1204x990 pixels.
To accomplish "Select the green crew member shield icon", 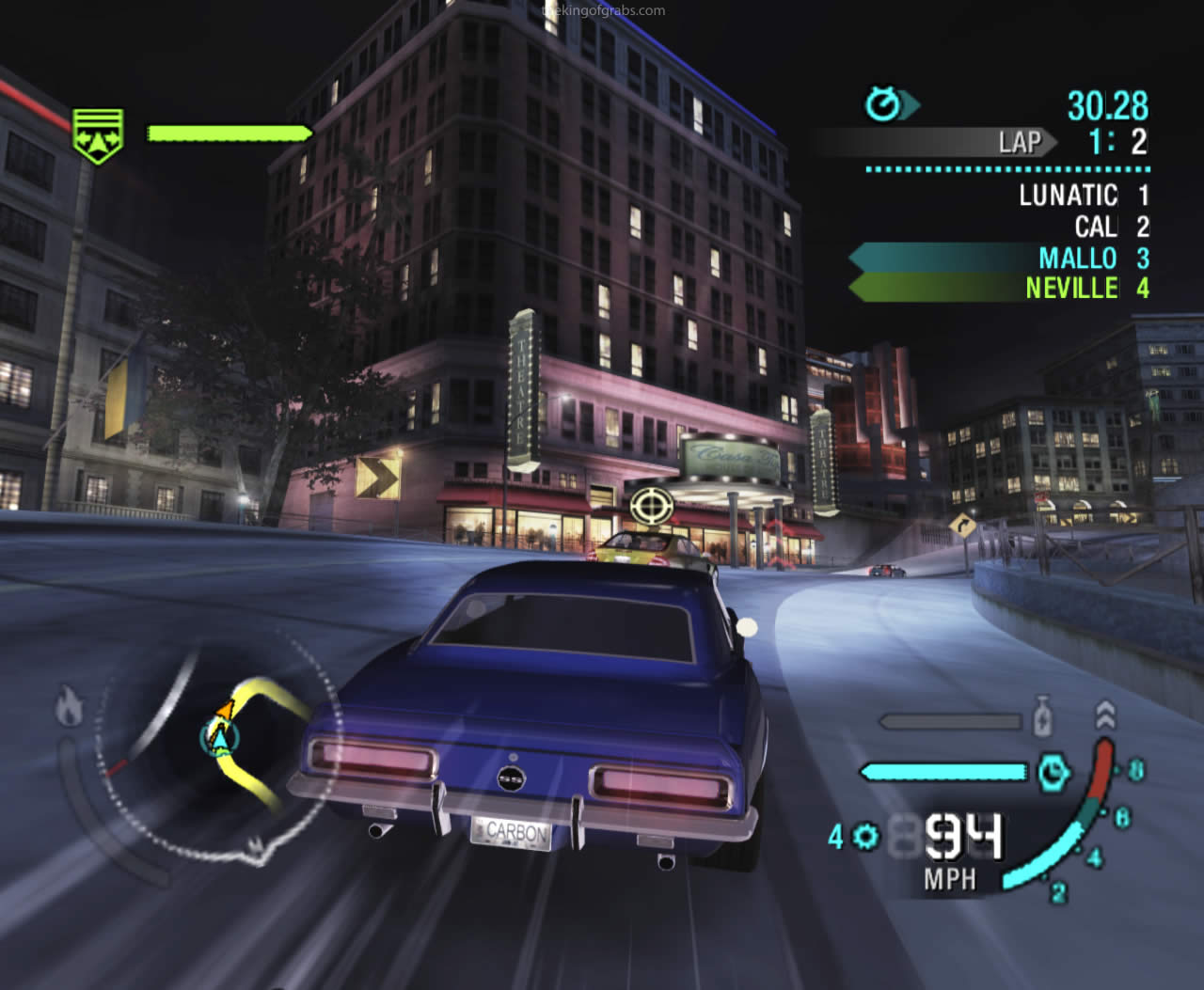I will 99,135.
